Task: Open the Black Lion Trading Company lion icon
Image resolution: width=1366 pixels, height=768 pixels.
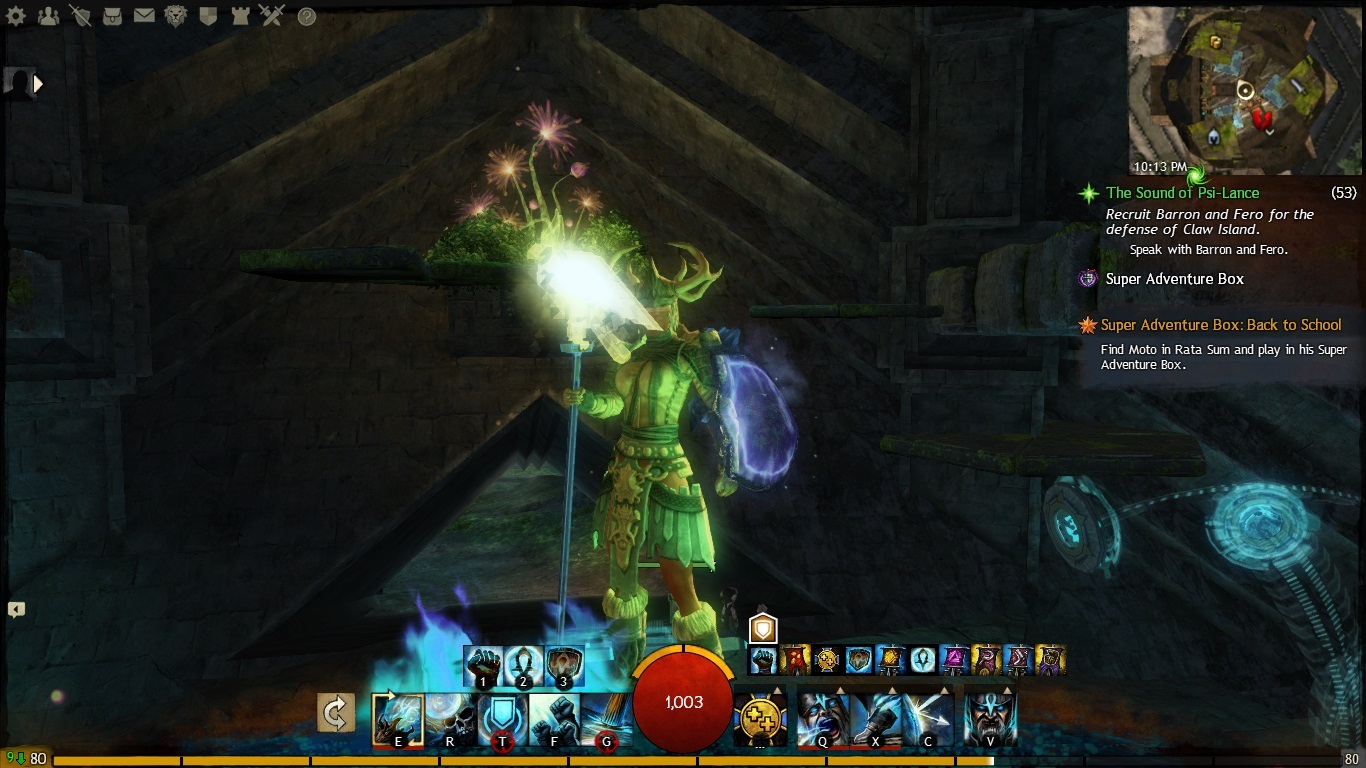Action: (x=176, y=16)
